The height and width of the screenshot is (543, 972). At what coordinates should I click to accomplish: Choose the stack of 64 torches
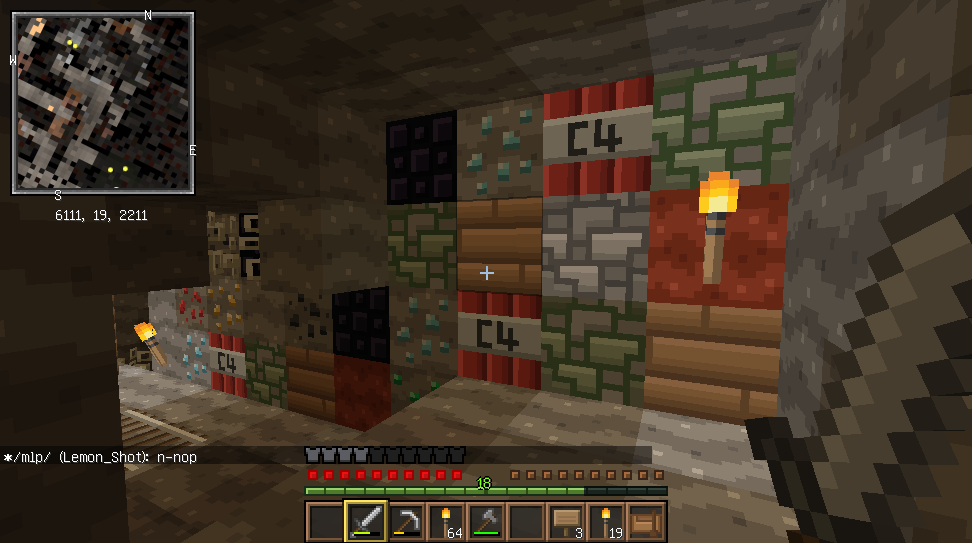pos(446,521)
